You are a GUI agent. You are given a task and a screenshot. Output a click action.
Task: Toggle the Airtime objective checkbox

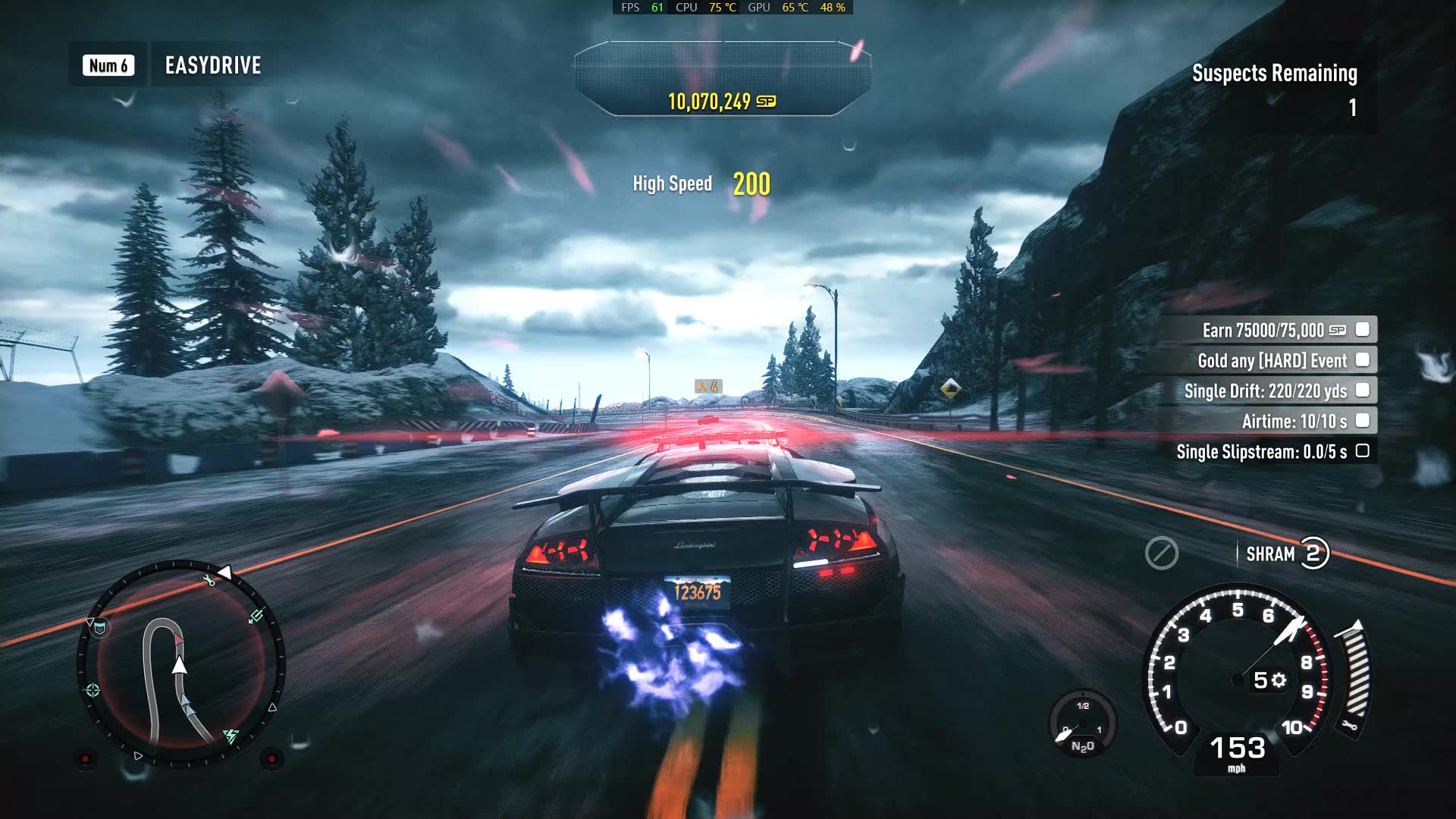[x=1362, y=421]
